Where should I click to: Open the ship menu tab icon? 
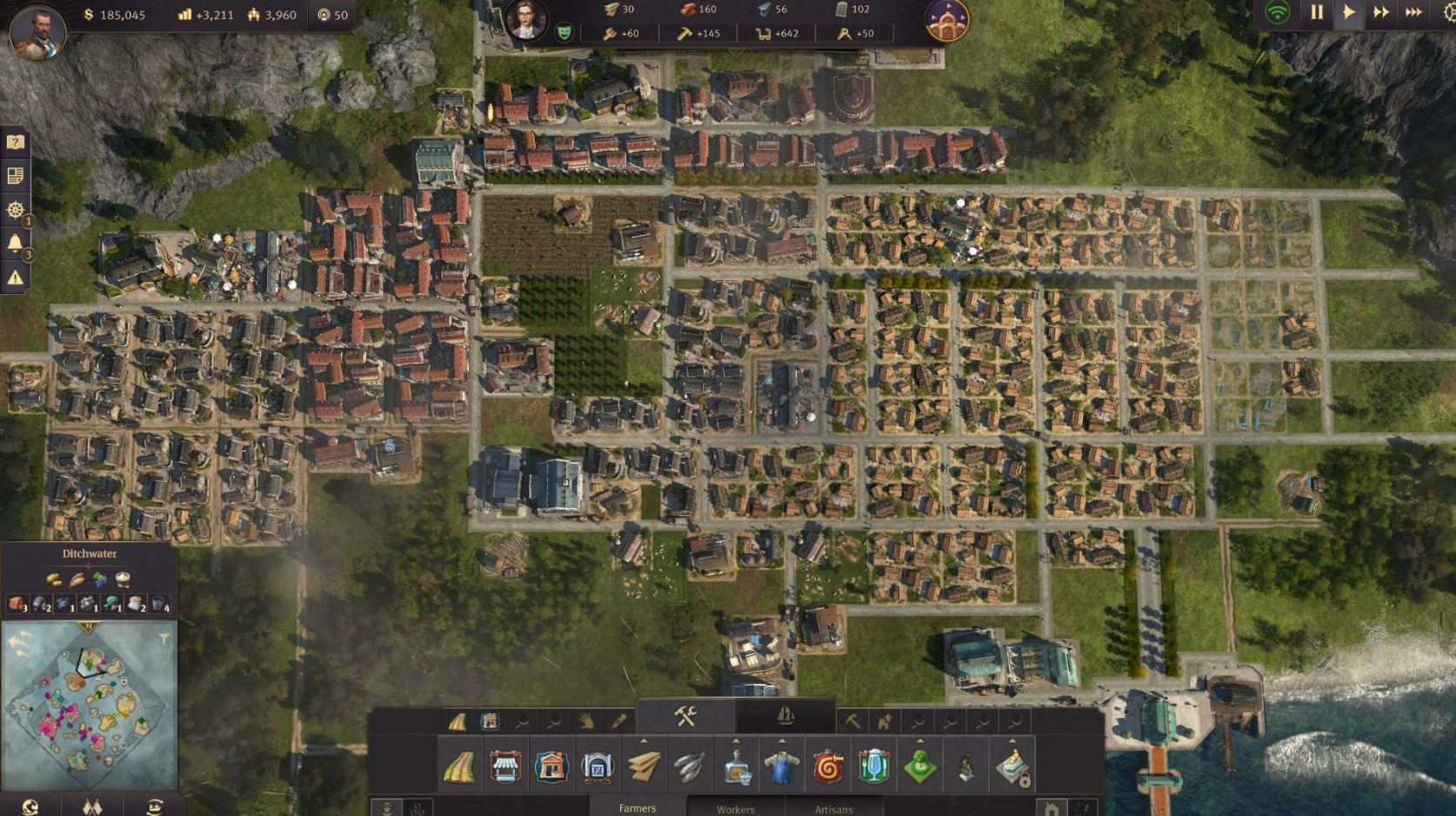coord(784,718)
